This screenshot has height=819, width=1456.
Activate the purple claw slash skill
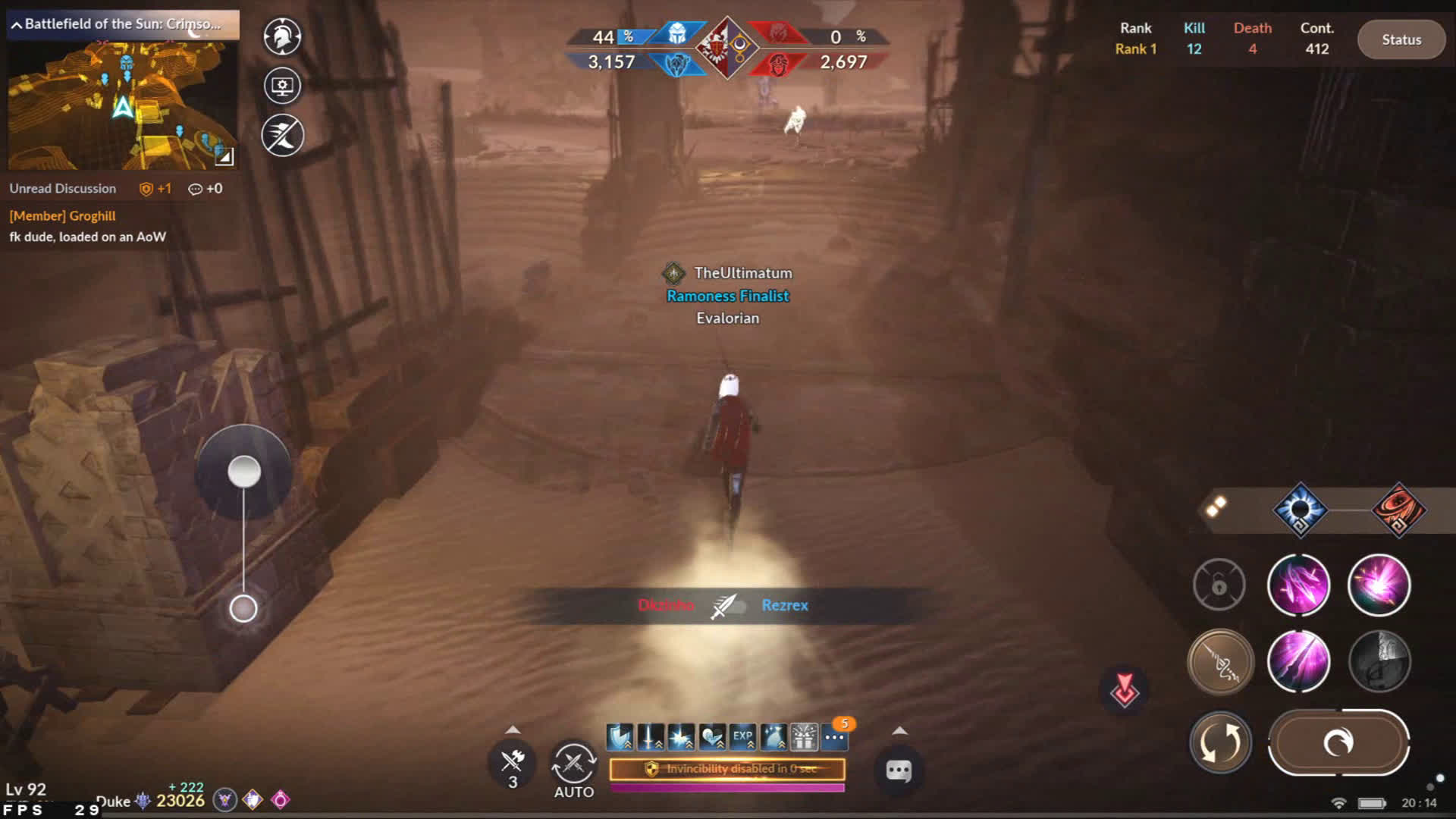click(x=1298, y=585)
